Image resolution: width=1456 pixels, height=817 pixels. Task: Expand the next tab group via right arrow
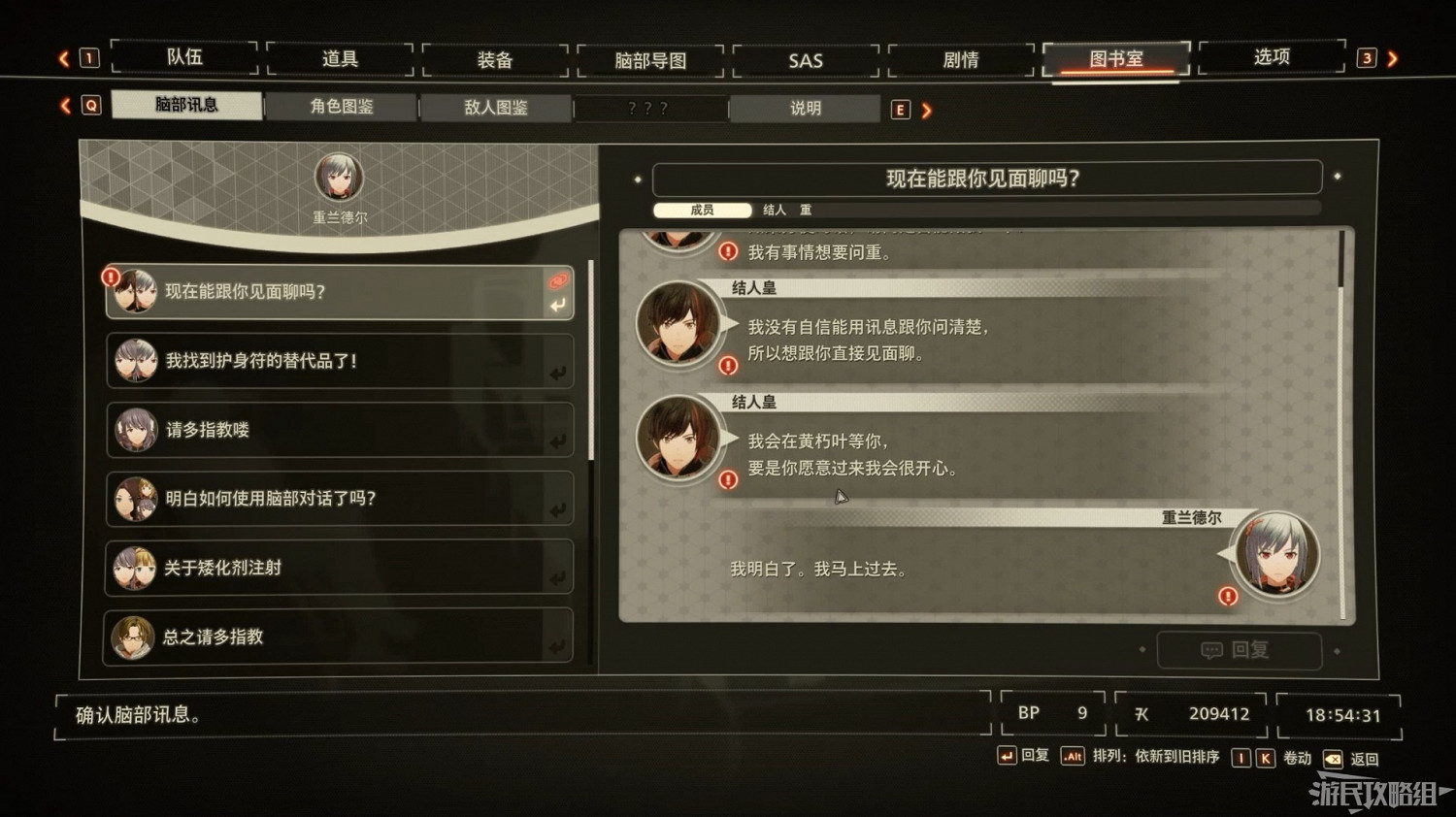pyautogui.click(x=927, y=110)
